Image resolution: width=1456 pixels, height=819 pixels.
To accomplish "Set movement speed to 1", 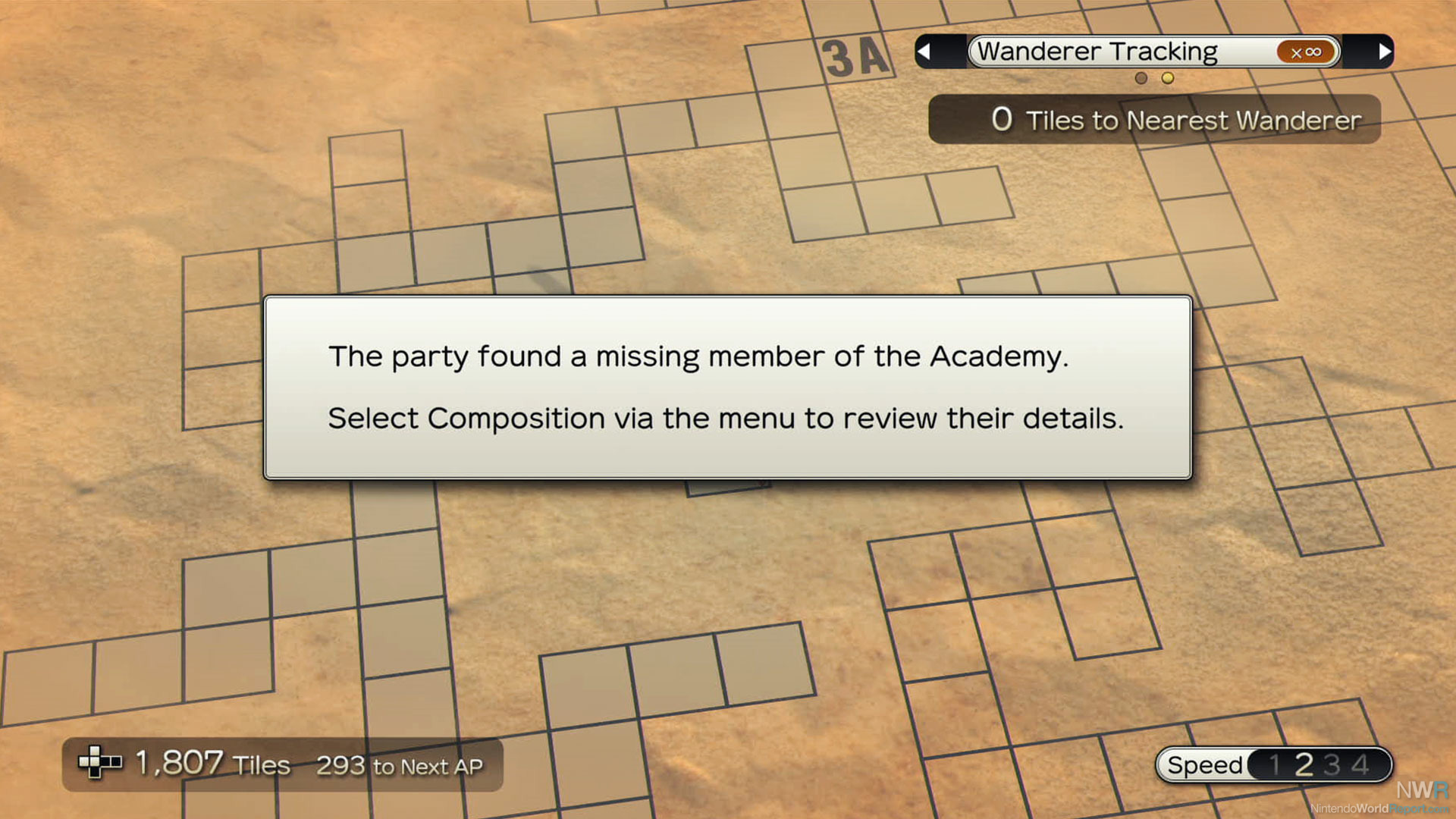I will pyautogui.click(x=1275, y=764).
